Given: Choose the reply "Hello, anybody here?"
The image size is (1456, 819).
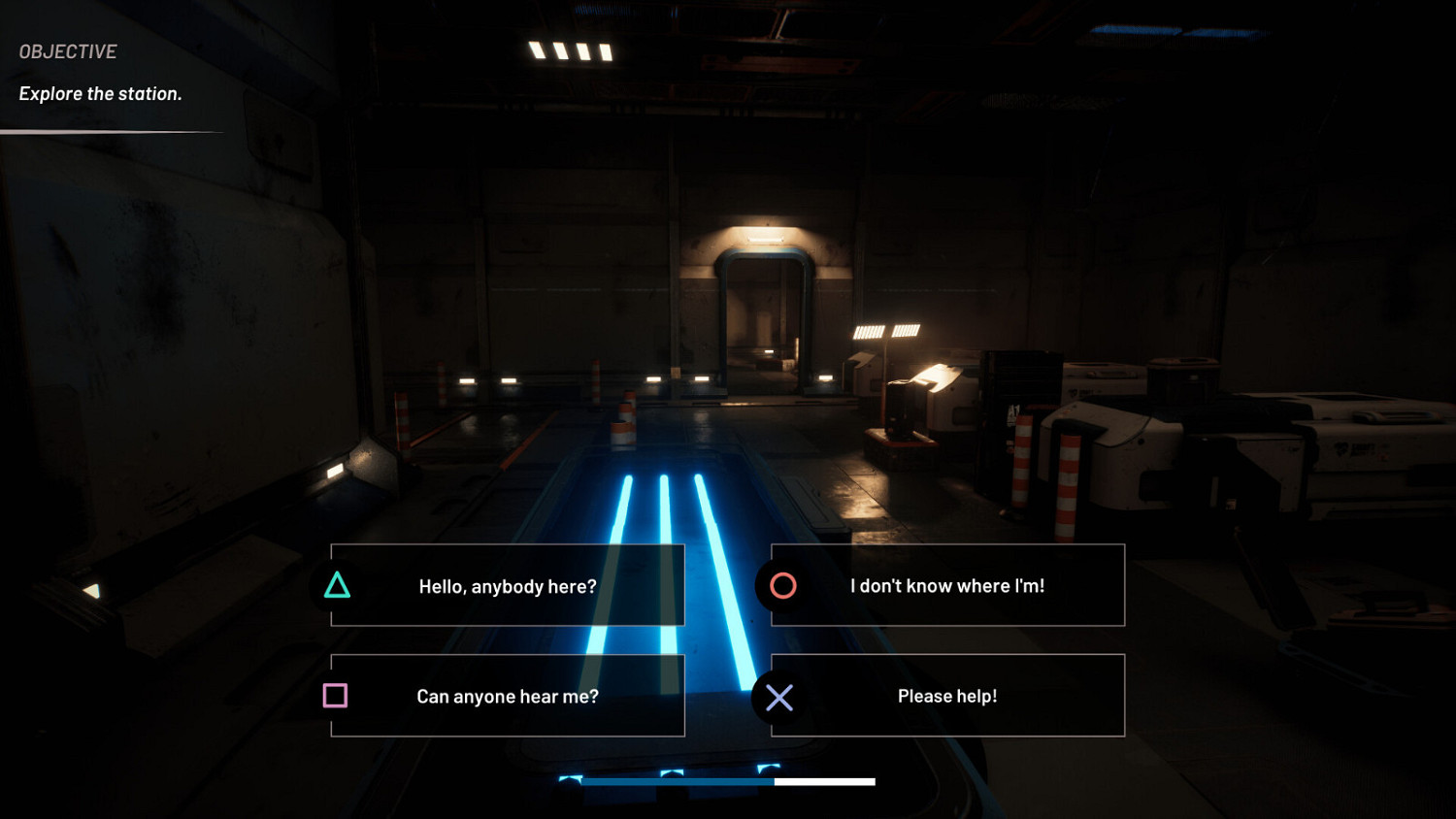Looking at the screenshot, I should (x=508, y=586).
